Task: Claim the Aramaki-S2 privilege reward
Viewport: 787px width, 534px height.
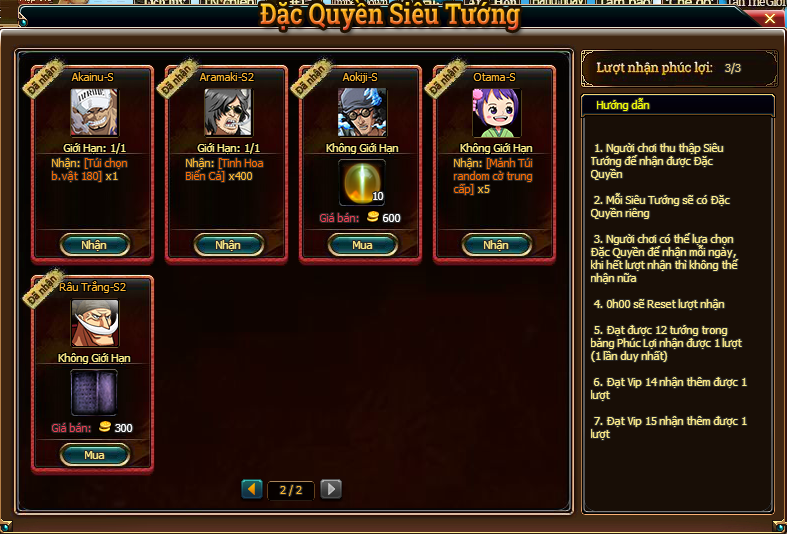Action: pos(228,245)
